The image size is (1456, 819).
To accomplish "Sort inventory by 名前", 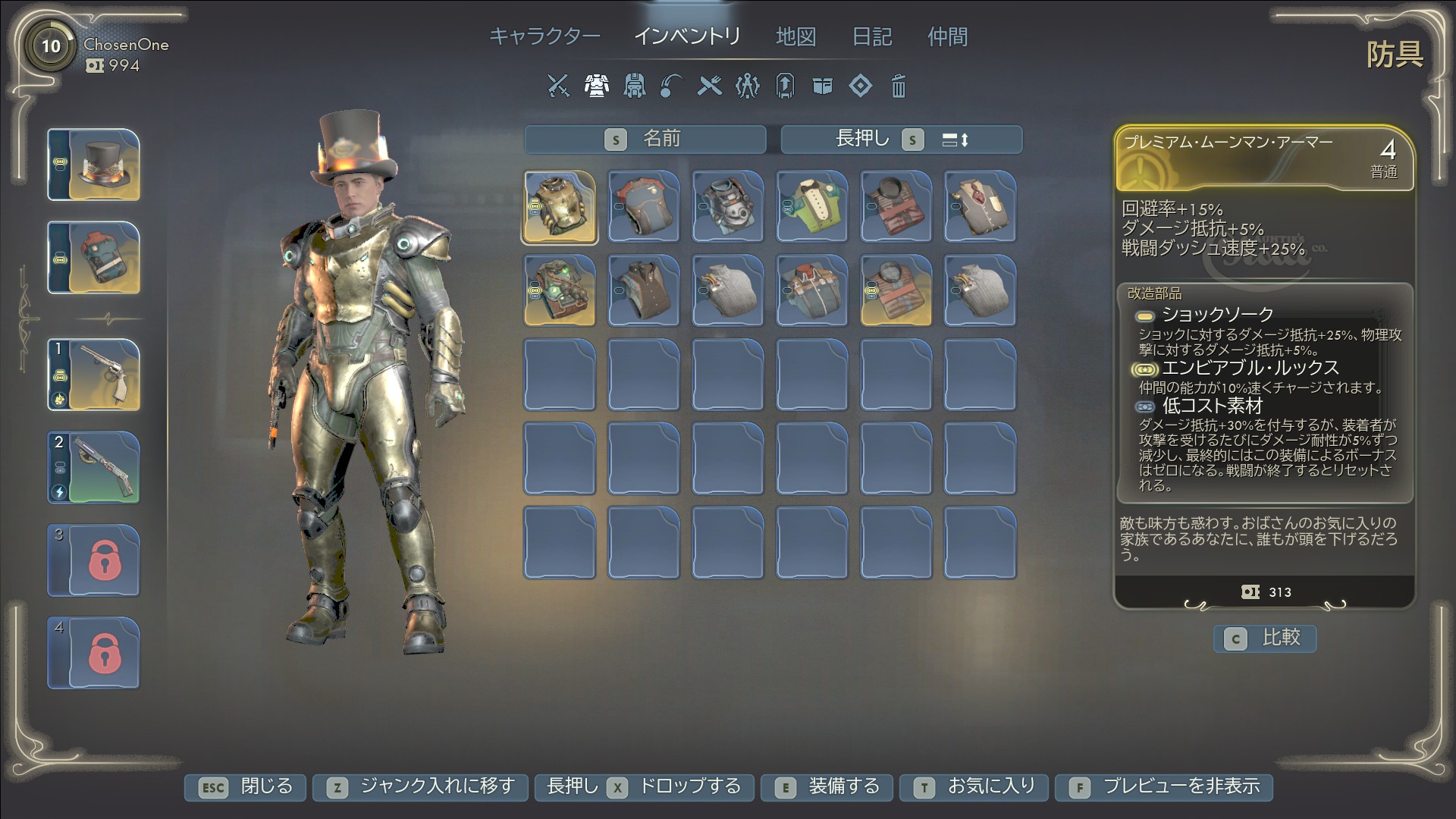I will pyautogui.click(x=645, y=140).
